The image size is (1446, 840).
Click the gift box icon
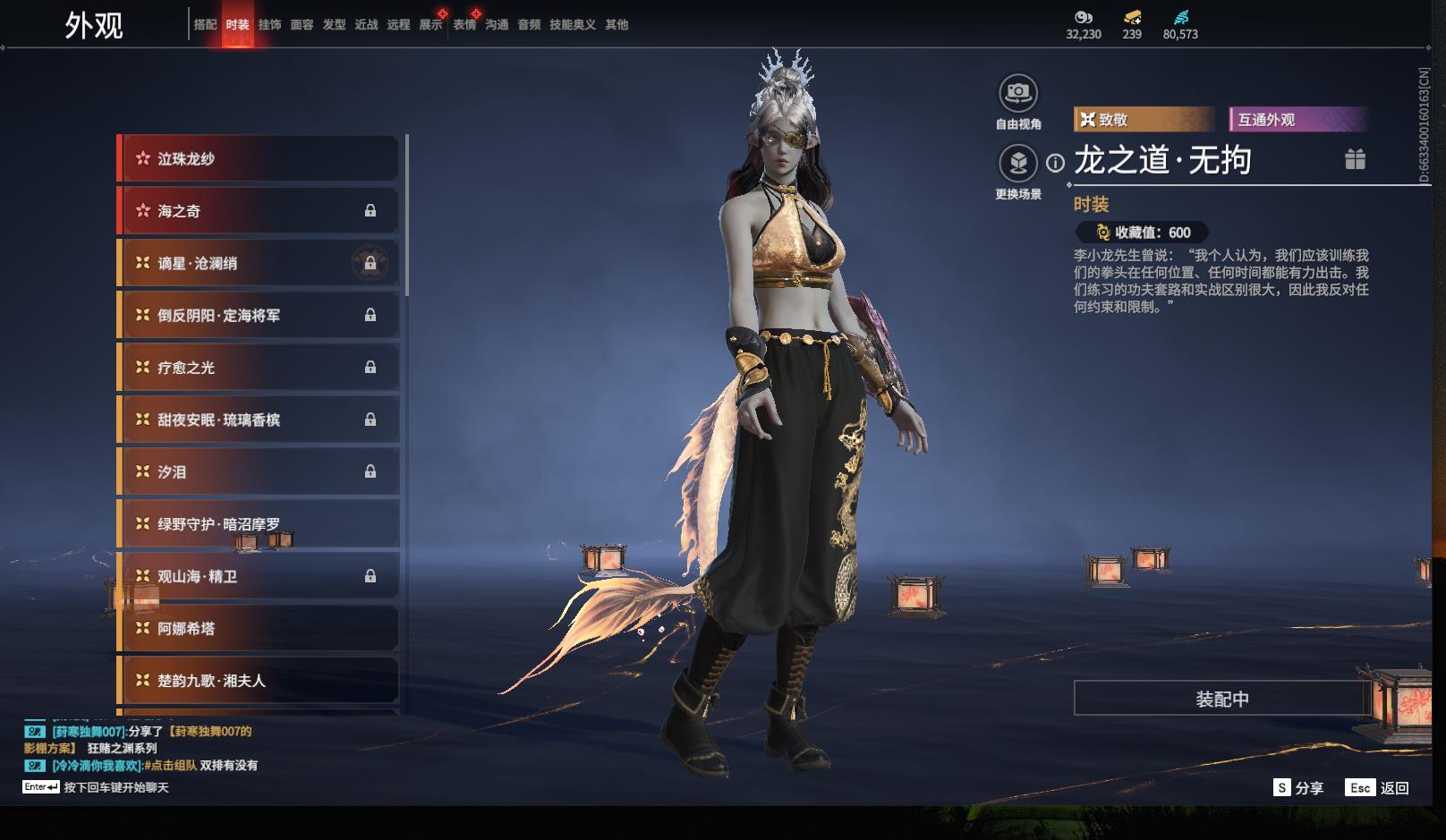1355,159
